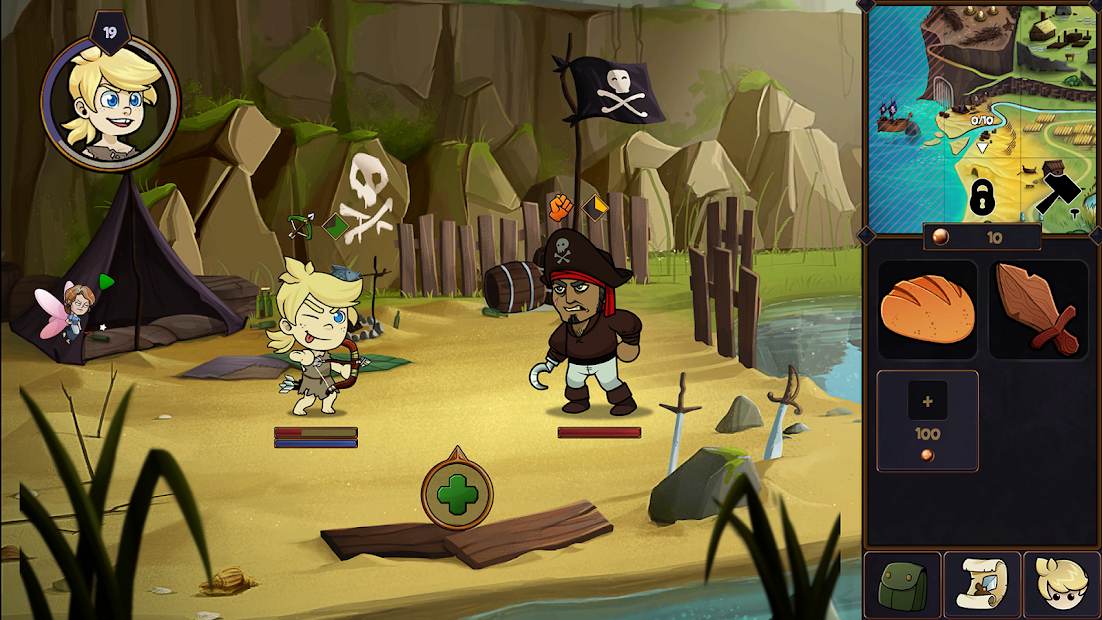Activate the green cross heal button
The image size is (1102, 620).
point(457,493)
